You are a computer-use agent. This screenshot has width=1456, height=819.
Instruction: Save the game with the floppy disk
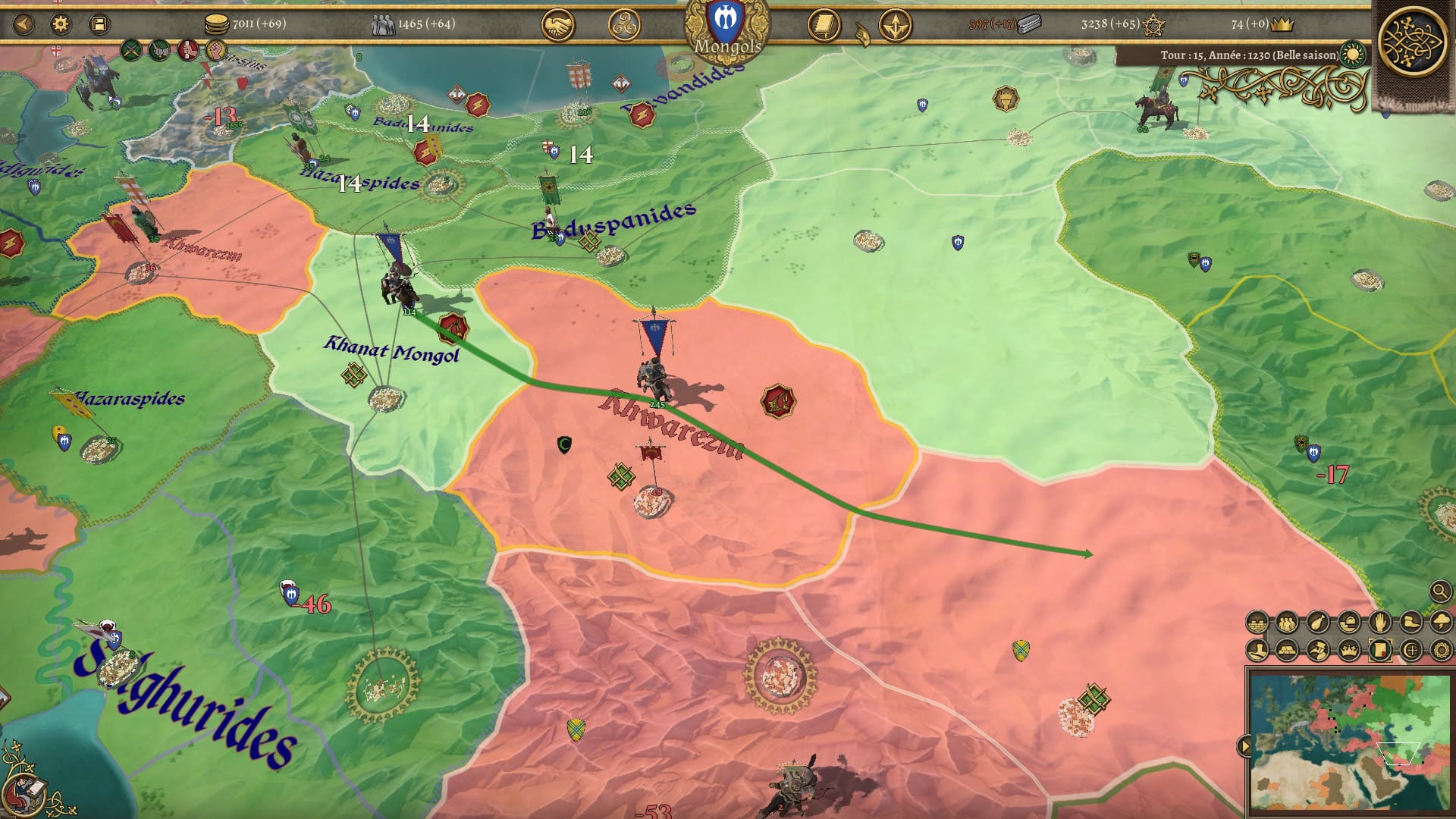pos(99,24)
